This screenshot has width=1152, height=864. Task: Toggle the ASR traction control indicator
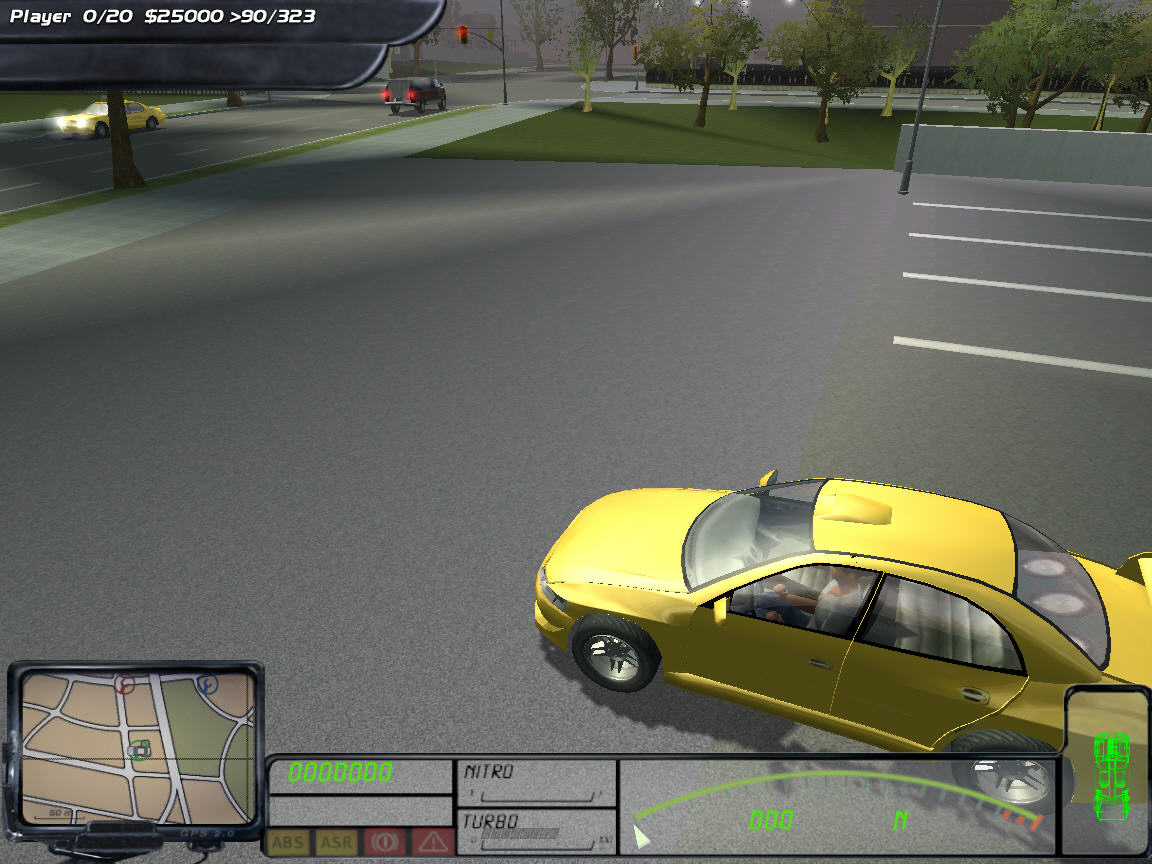tap(336, 842)
